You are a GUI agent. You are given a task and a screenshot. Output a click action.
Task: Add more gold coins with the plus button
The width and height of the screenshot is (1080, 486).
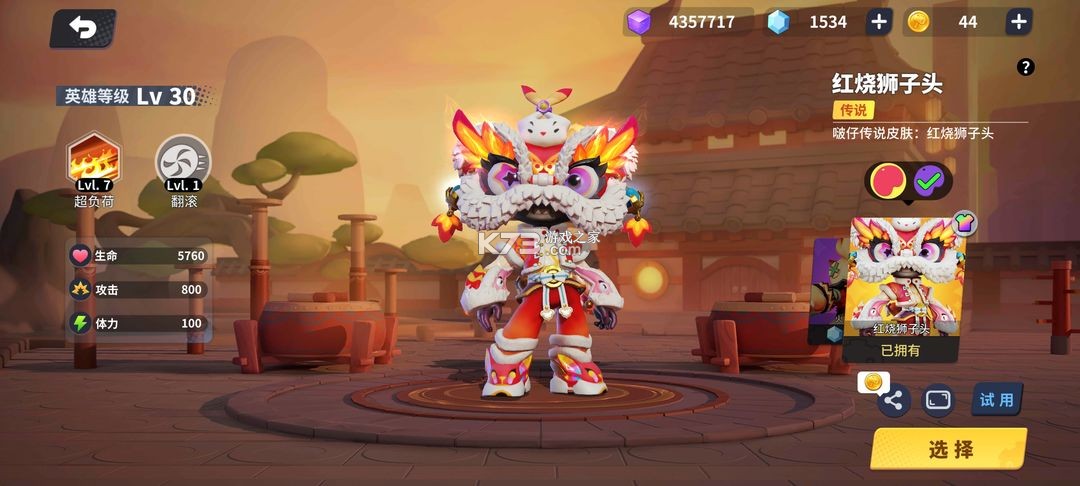point(1018,22)
